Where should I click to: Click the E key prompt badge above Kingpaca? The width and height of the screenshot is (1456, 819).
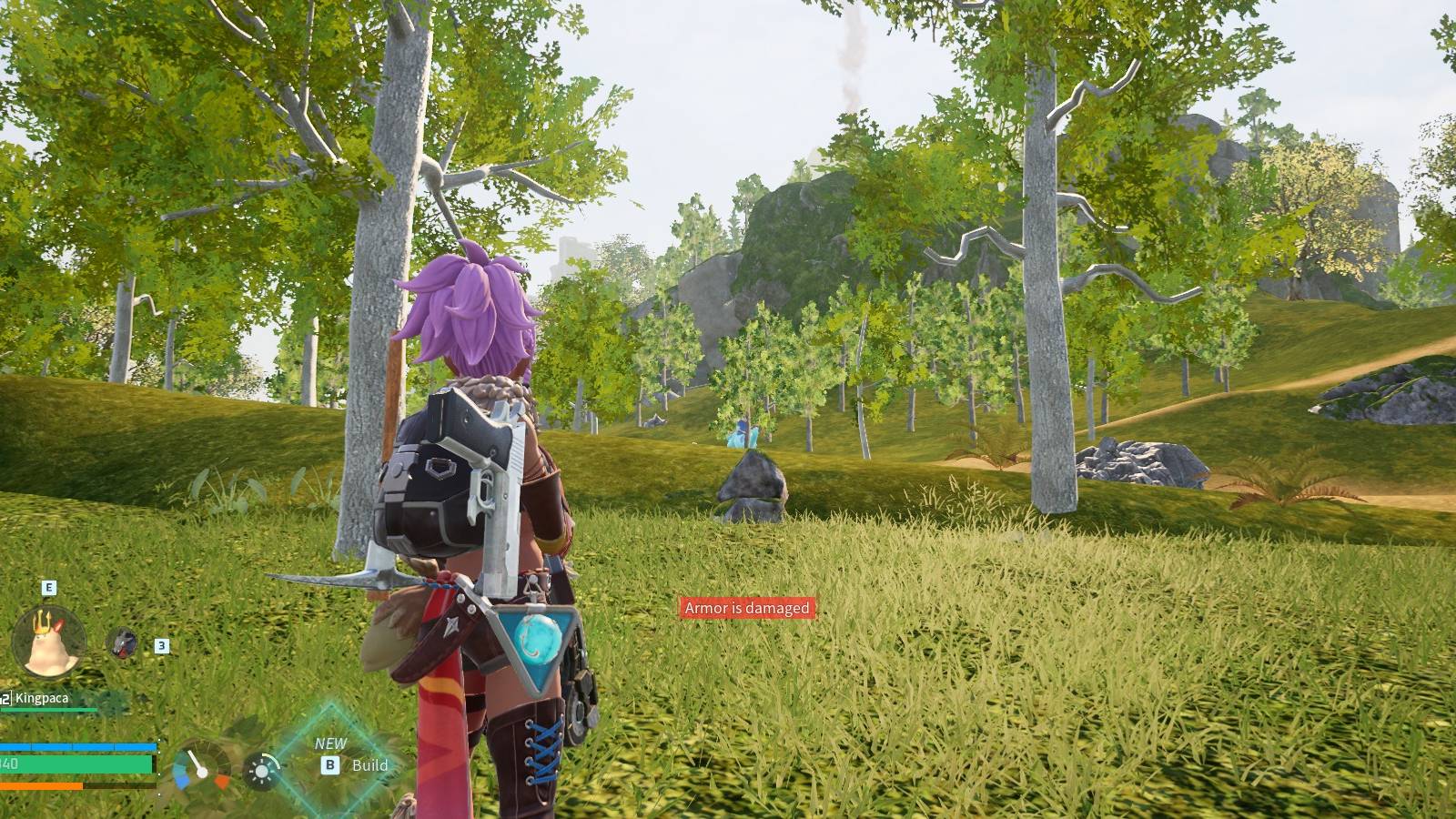coord(48,587)
